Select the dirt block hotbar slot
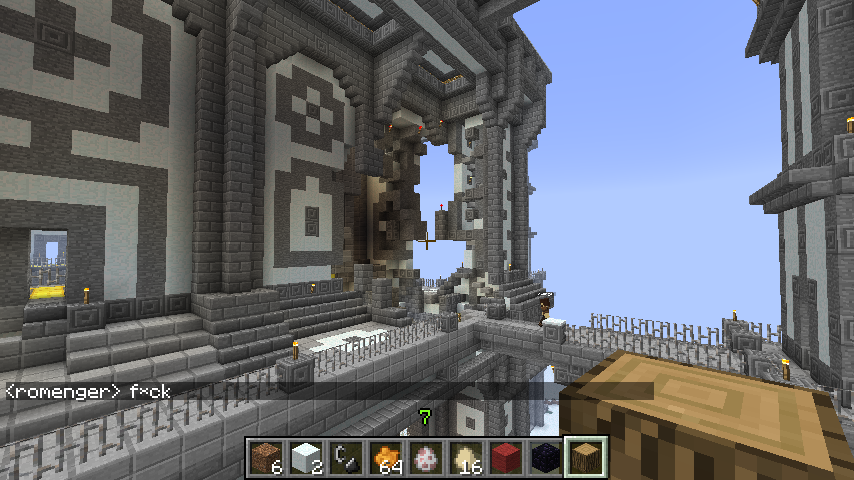 pyautogui.click(x=267, y=458)
